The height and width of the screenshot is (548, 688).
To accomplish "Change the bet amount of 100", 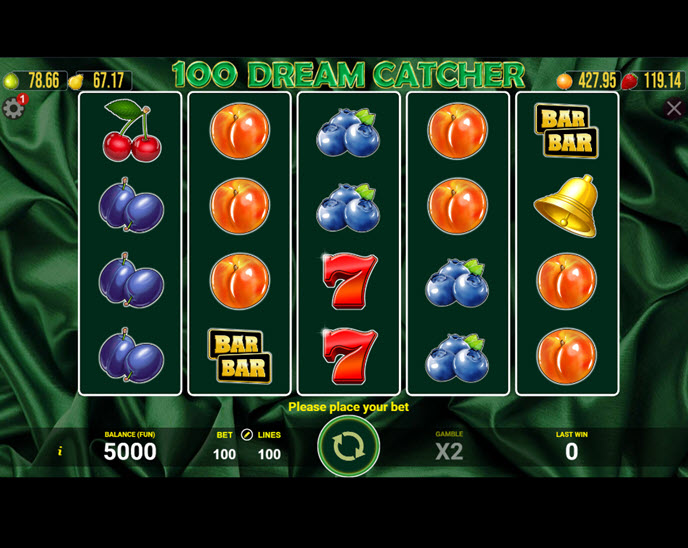I will point(224,454).
